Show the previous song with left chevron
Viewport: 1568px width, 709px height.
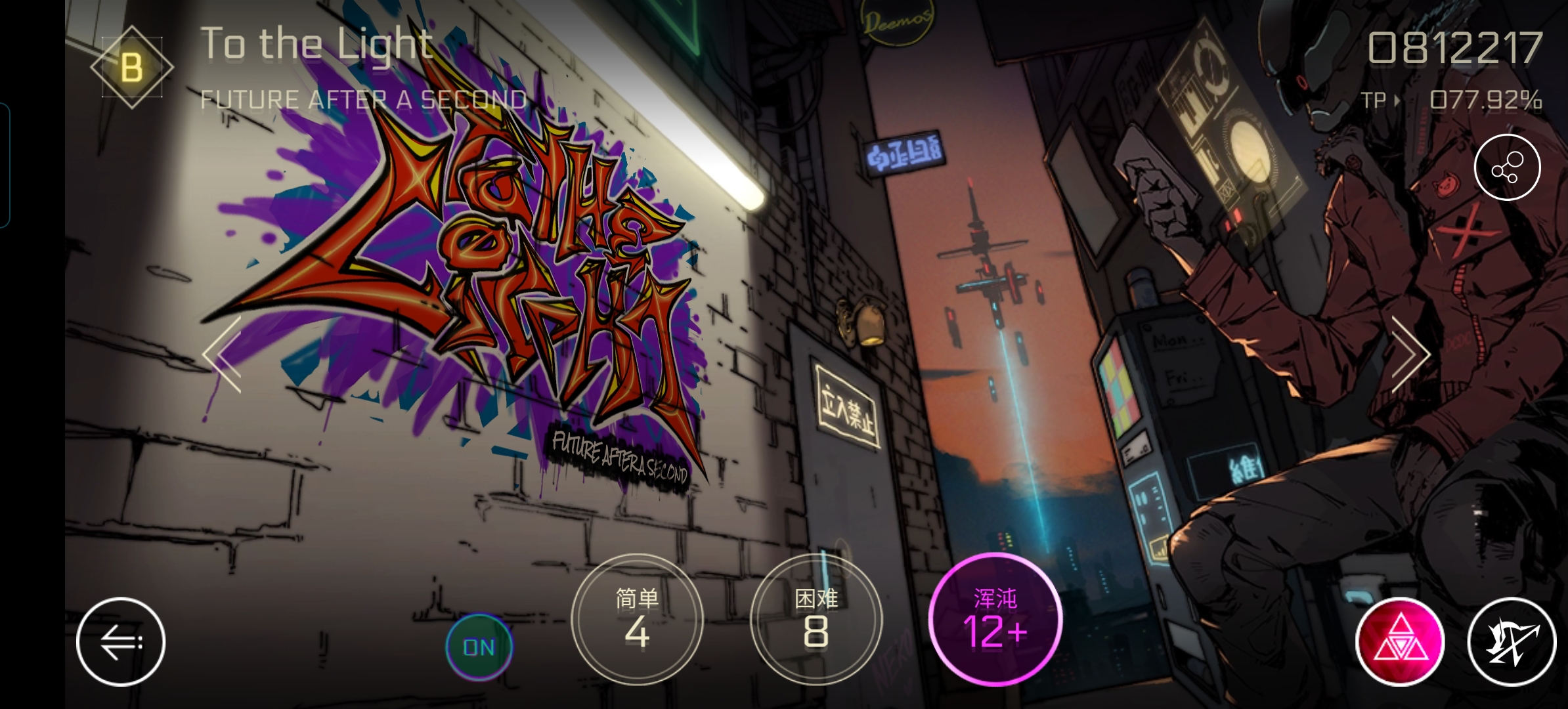[x=224, y=354]
